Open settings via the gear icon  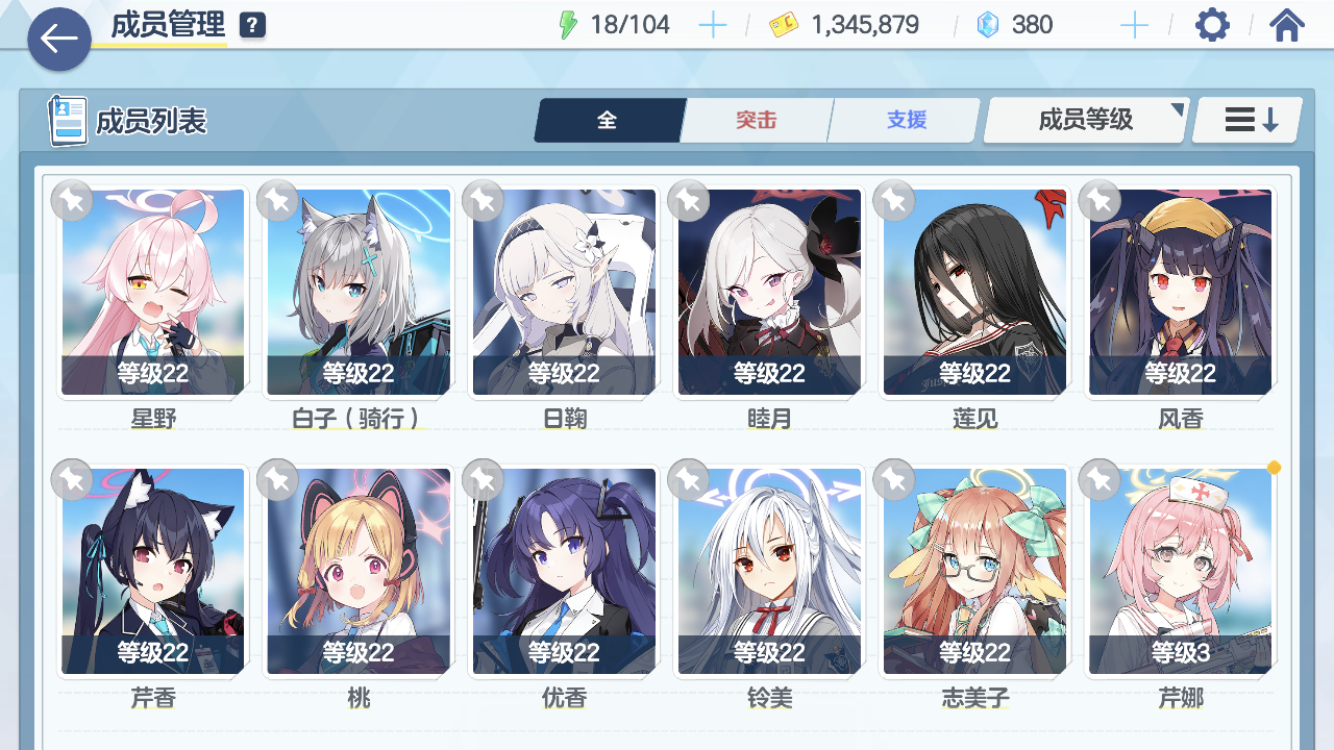coord(1212,24)
